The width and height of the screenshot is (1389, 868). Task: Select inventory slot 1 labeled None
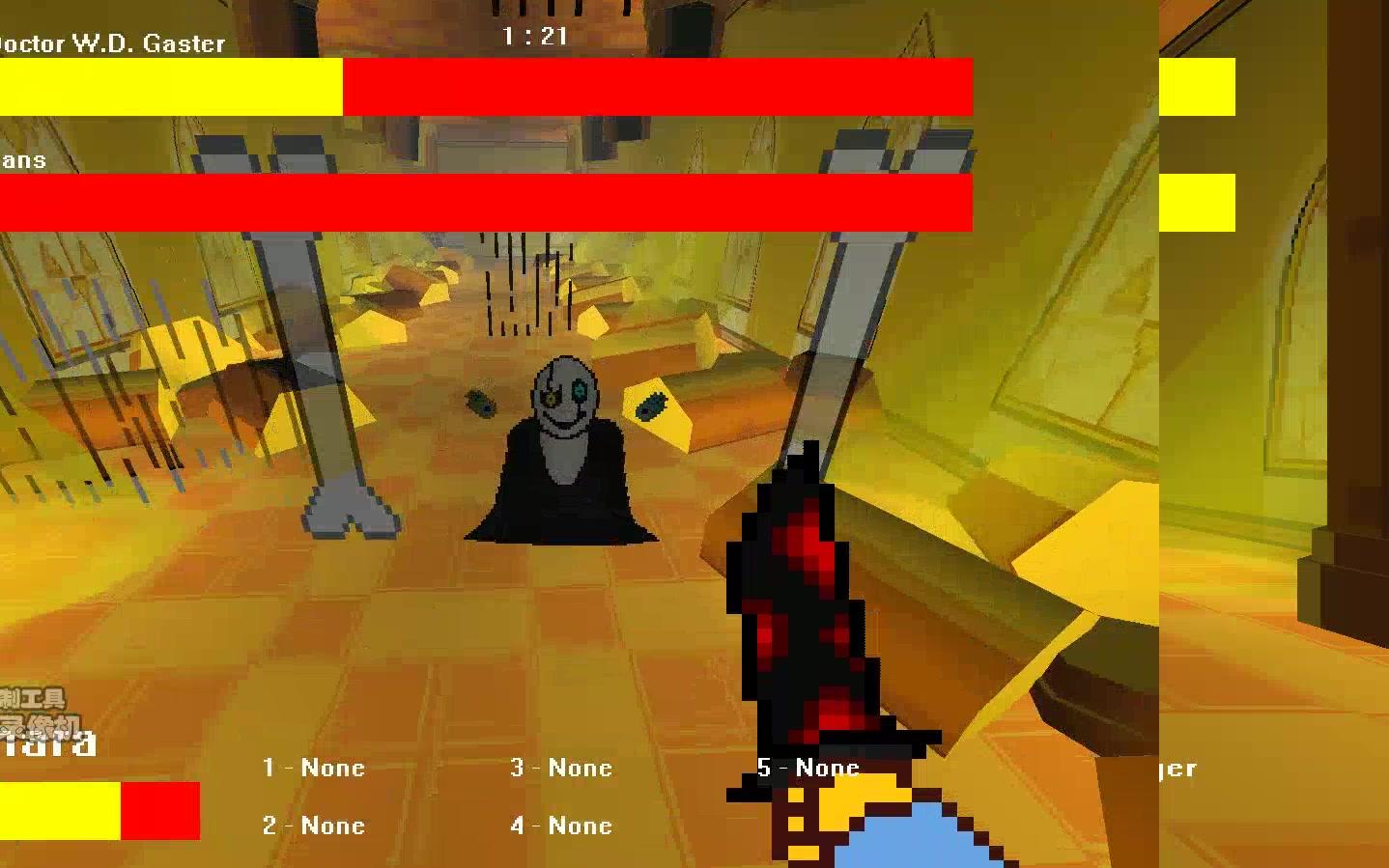click(x=311, y=768)
